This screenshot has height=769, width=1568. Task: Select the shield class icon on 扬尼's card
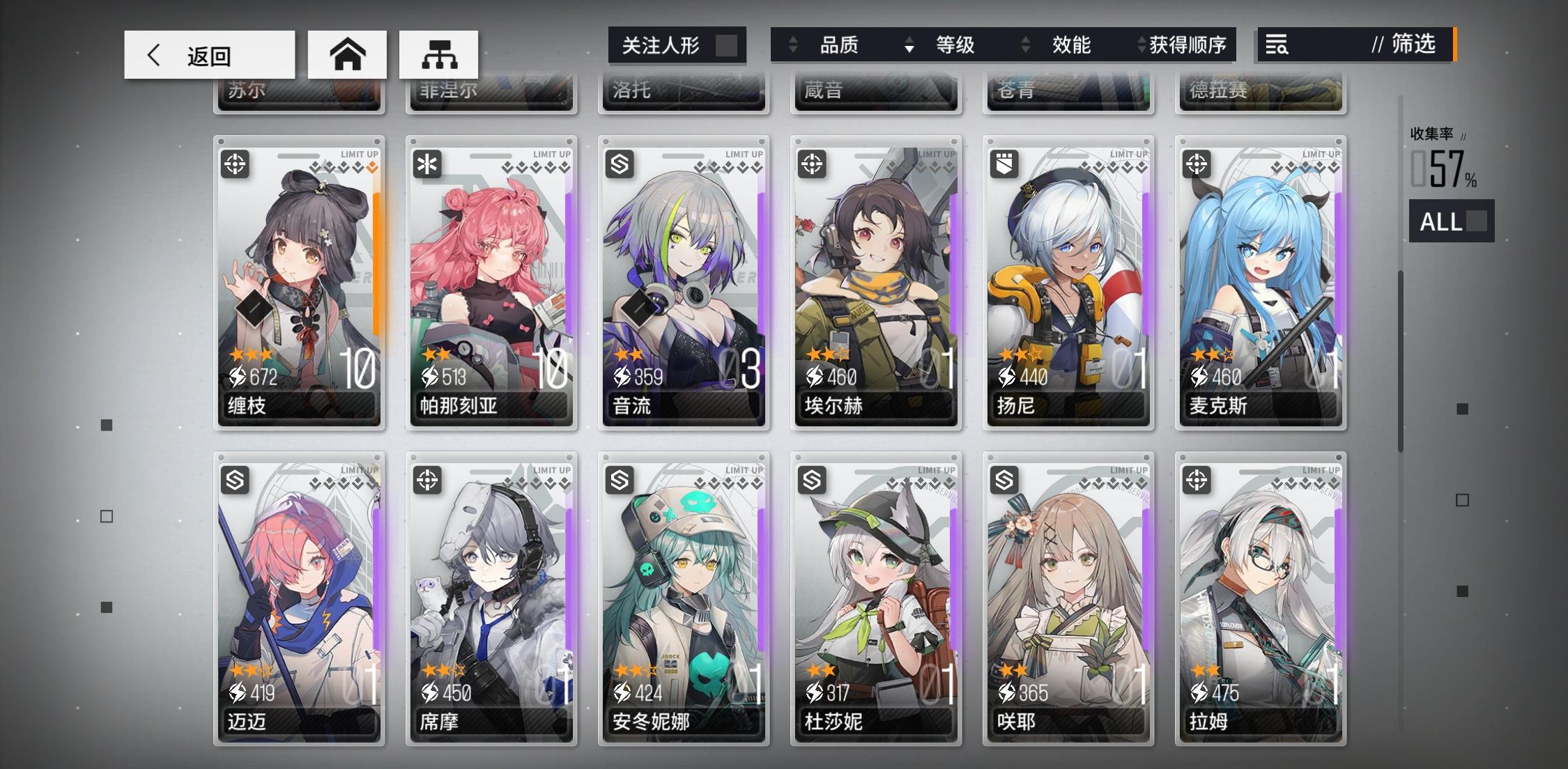[1006, 164]
